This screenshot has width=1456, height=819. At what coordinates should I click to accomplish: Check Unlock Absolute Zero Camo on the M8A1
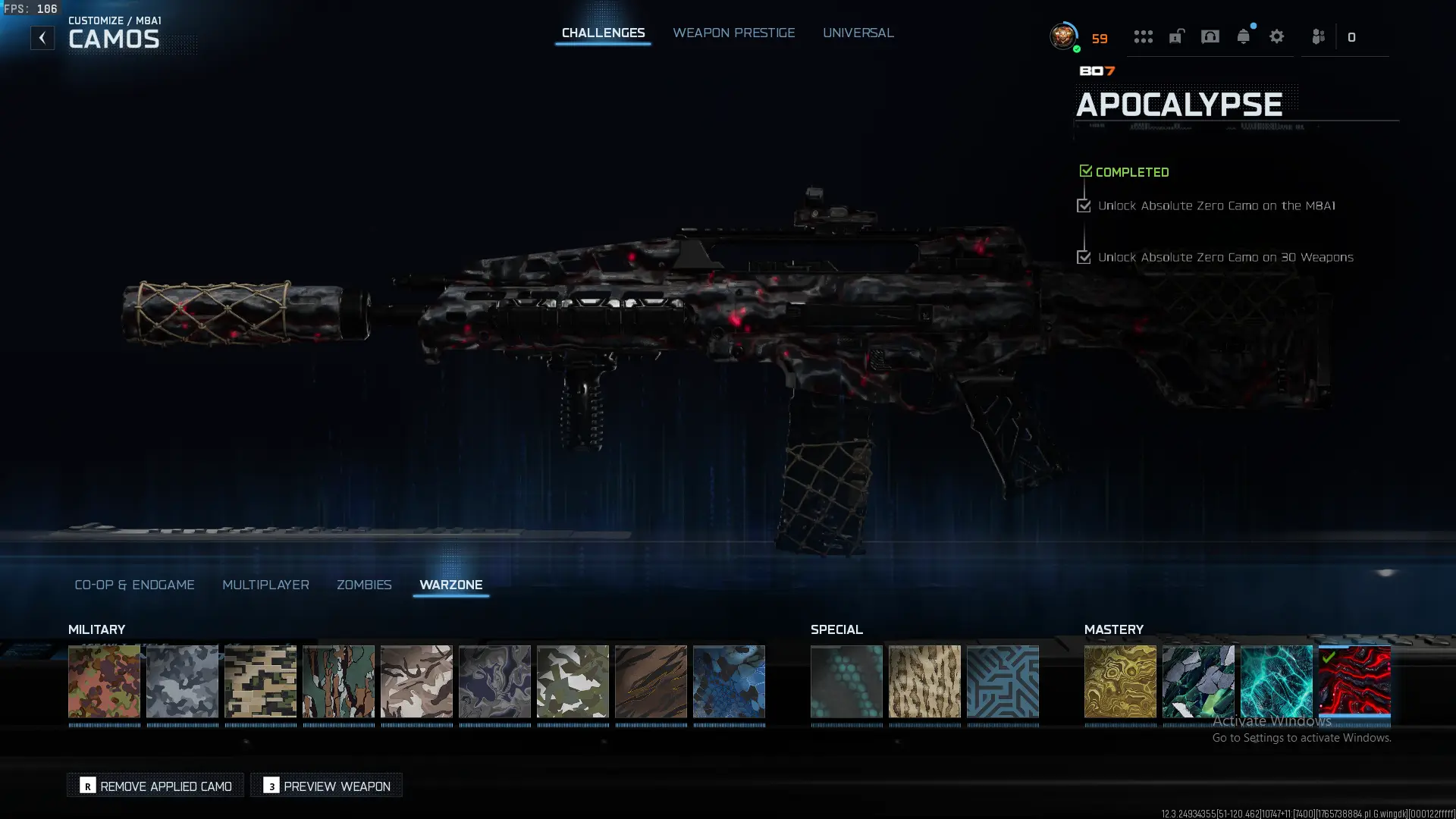tap(1083, 205)
